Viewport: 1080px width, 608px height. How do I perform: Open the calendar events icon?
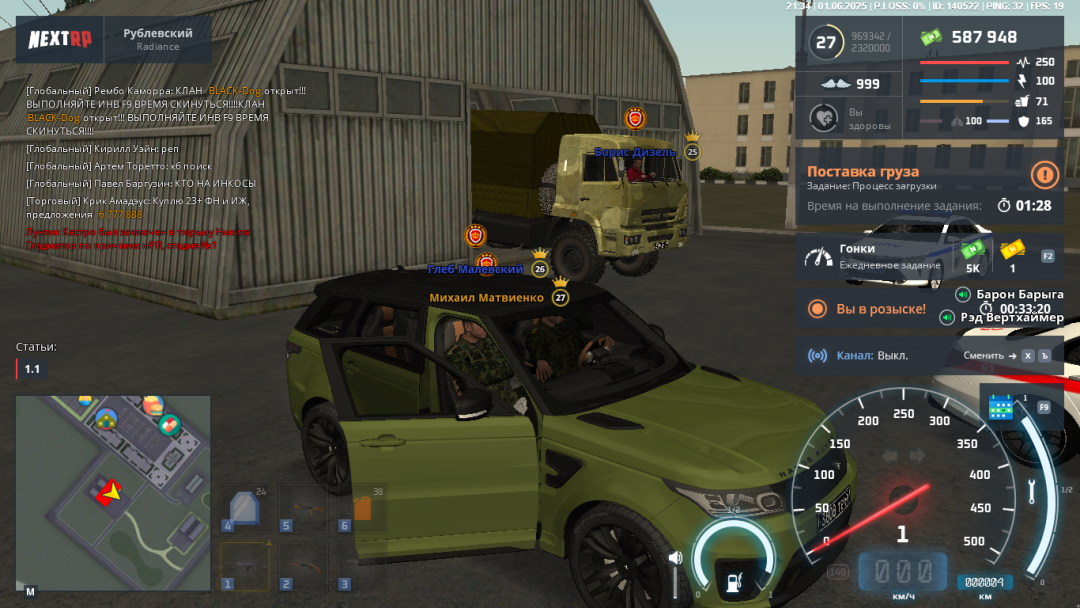click(x=1001, y=407)
